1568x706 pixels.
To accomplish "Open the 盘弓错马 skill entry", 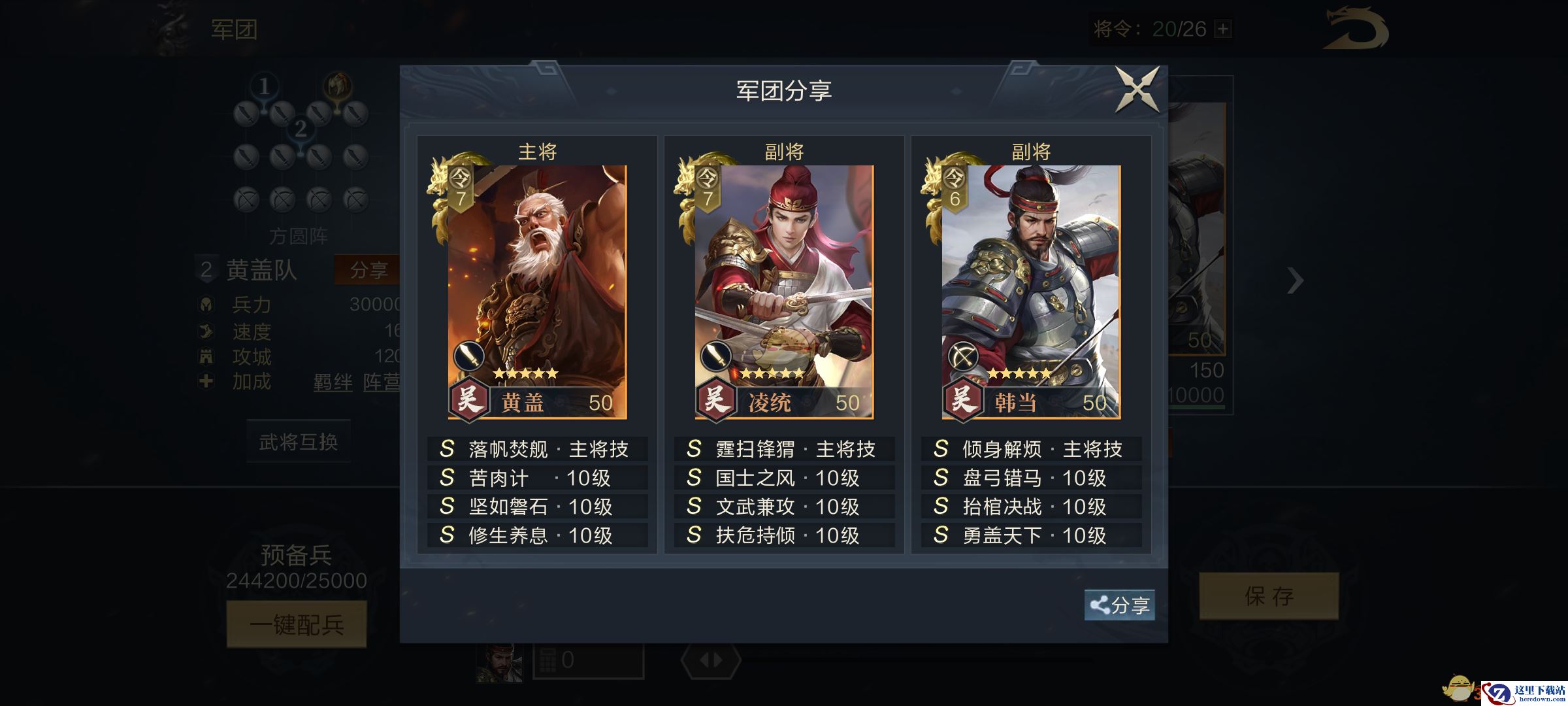I will [1031, 478].
